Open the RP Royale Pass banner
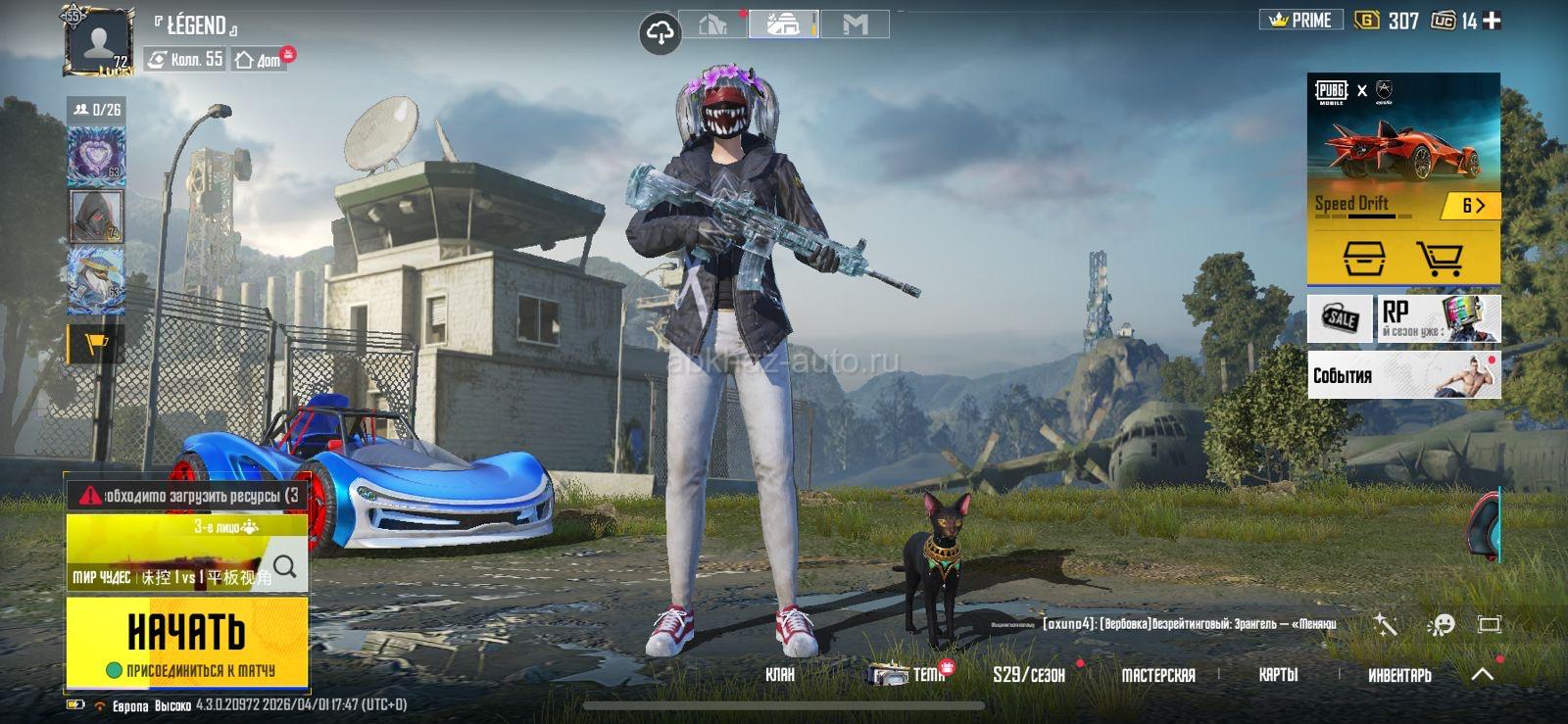 click(1439, 318)
